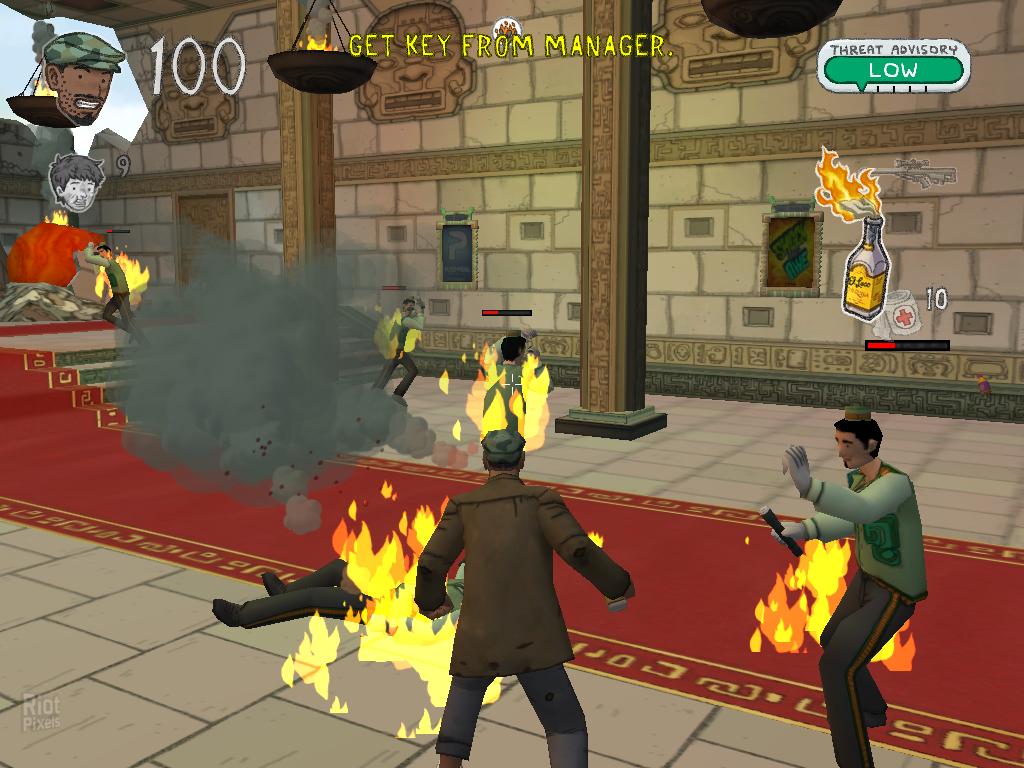Select the flaming Molotov bottle weapon
The height and width of the screenshot is (768, 1024).
860,252
